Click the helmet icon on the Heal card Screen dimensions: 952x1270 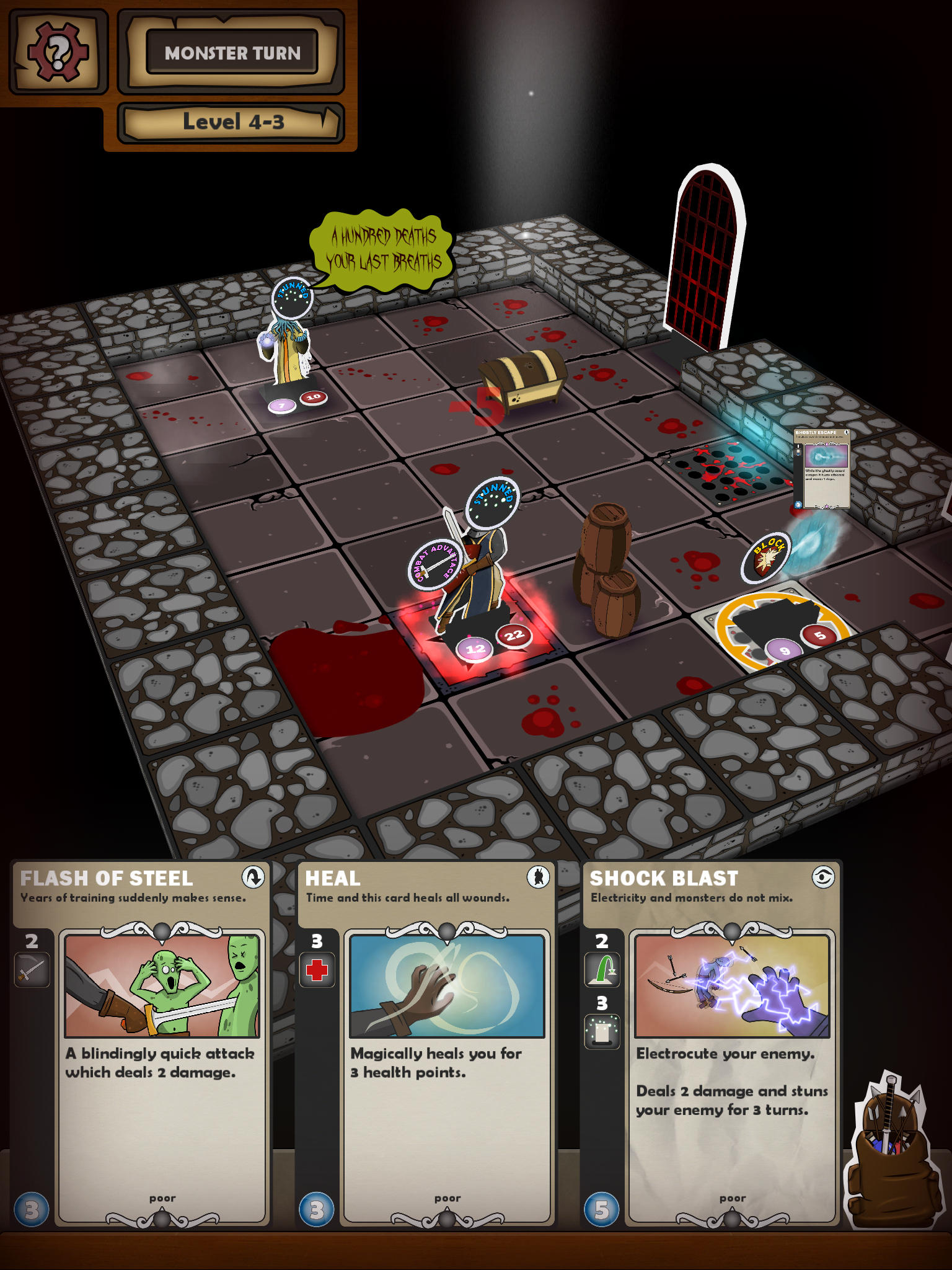click(x=538, y=877)
